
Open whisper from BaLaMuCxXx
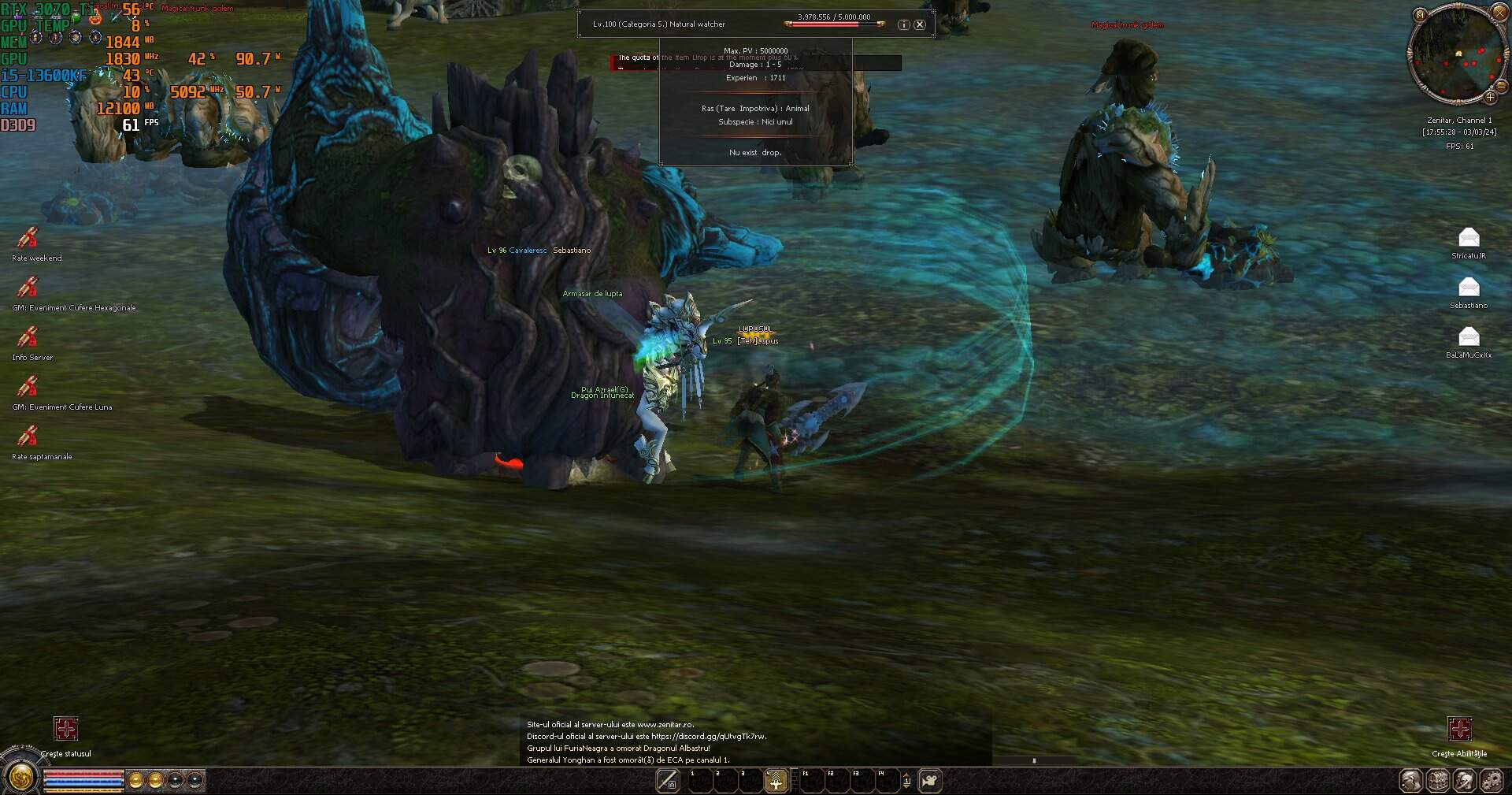1469,337
